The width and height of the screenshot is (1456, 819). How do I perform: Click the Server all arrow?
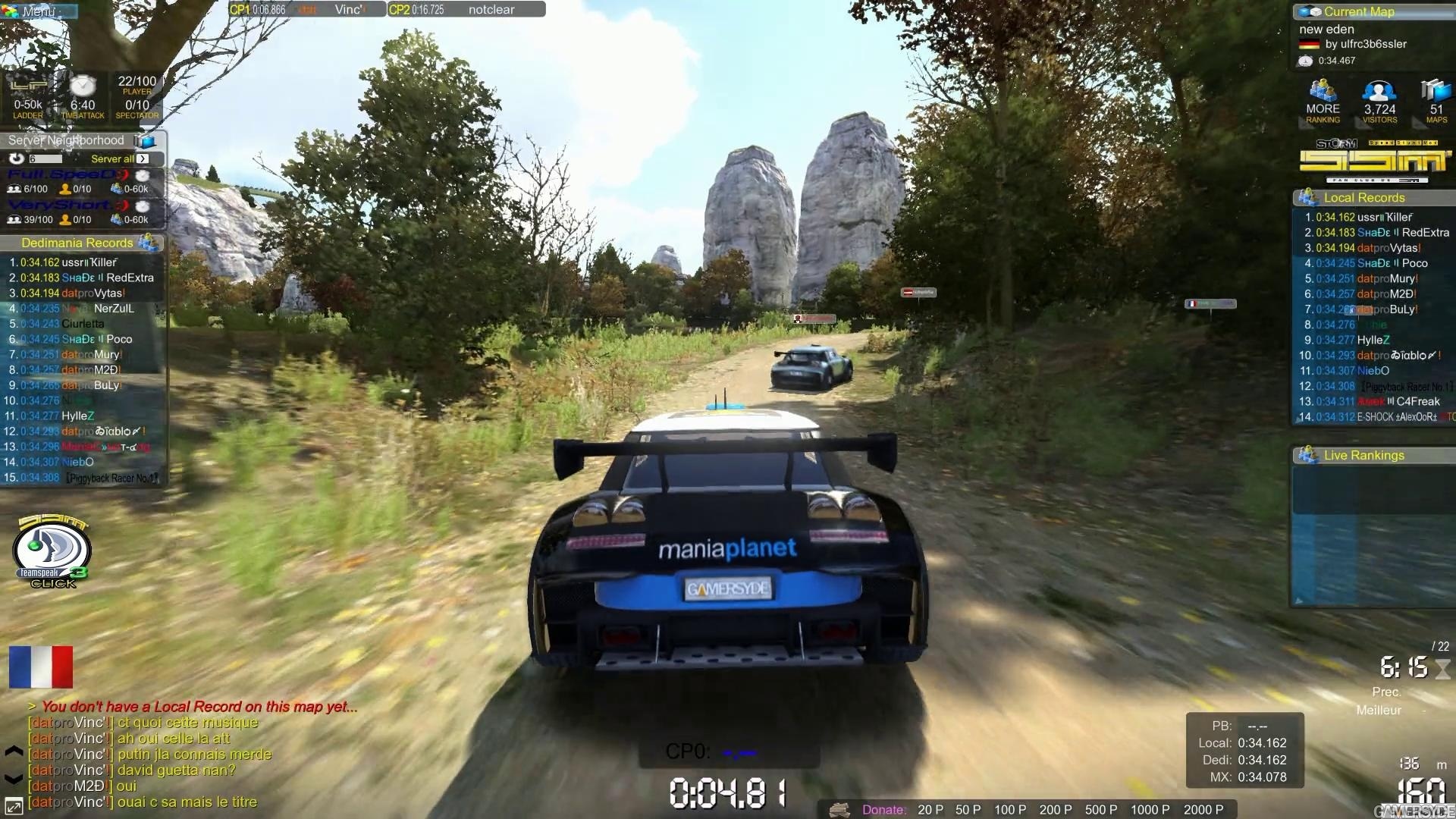143,158
